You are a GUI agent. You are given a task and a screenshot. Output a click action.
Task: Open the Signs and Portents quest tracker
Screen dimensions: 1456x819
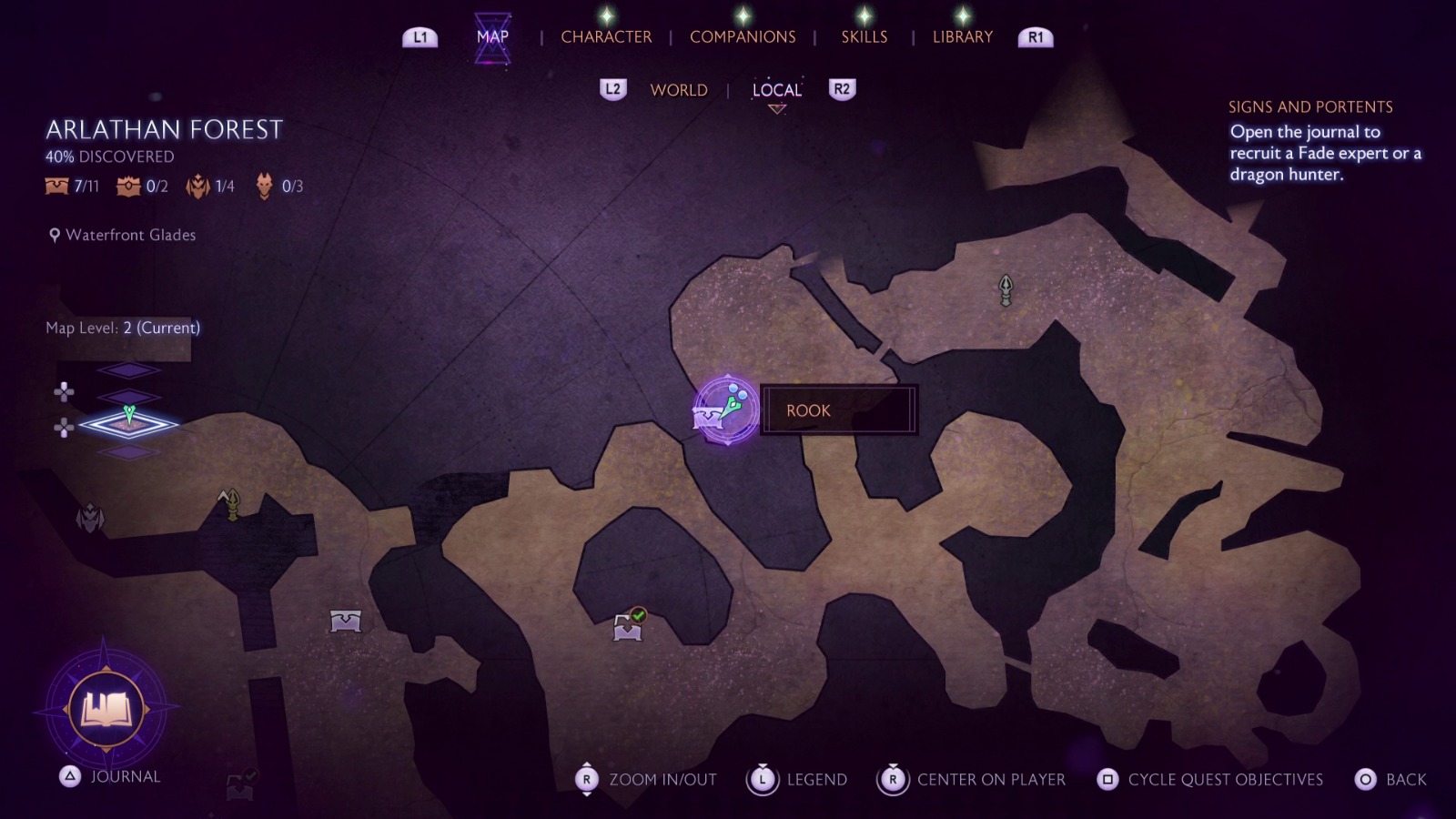pyautogui.click(x=1310, y=107)
